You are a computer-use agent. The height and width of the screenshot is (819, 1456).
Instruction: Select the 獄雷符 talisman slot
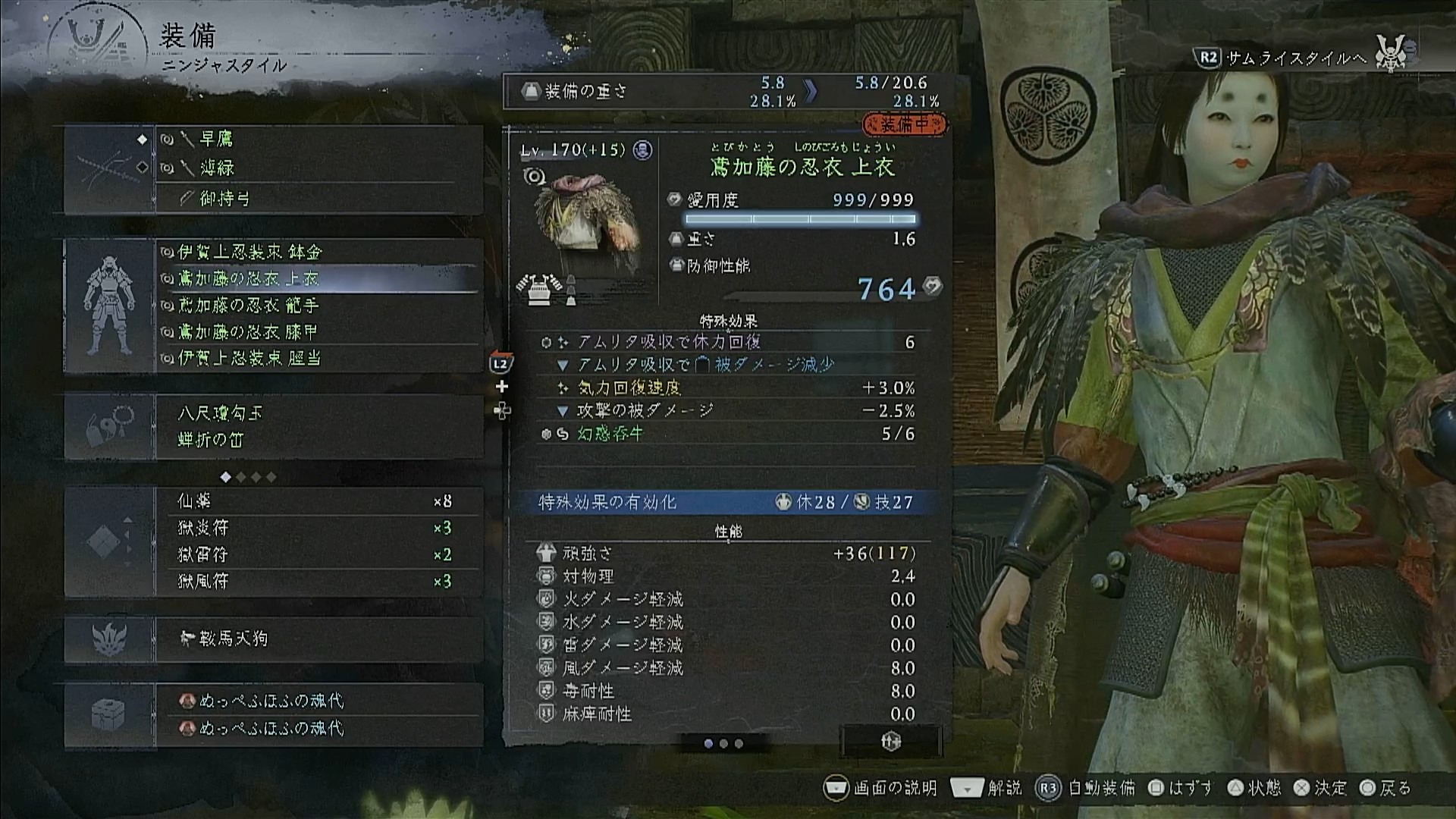point(318,554)
